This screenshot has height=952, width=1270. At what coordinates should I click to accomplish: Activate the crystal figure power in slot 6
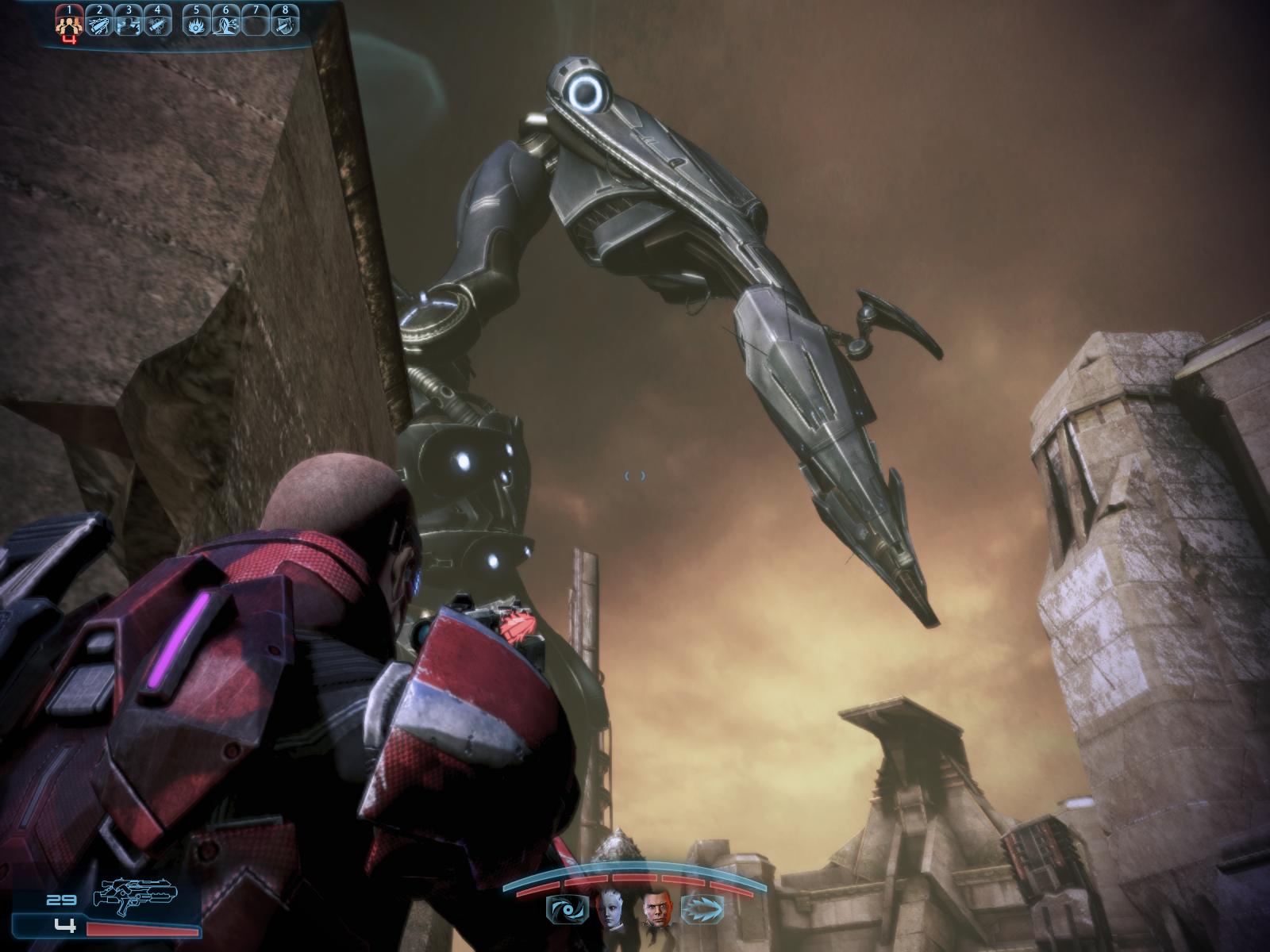(225, 22)
